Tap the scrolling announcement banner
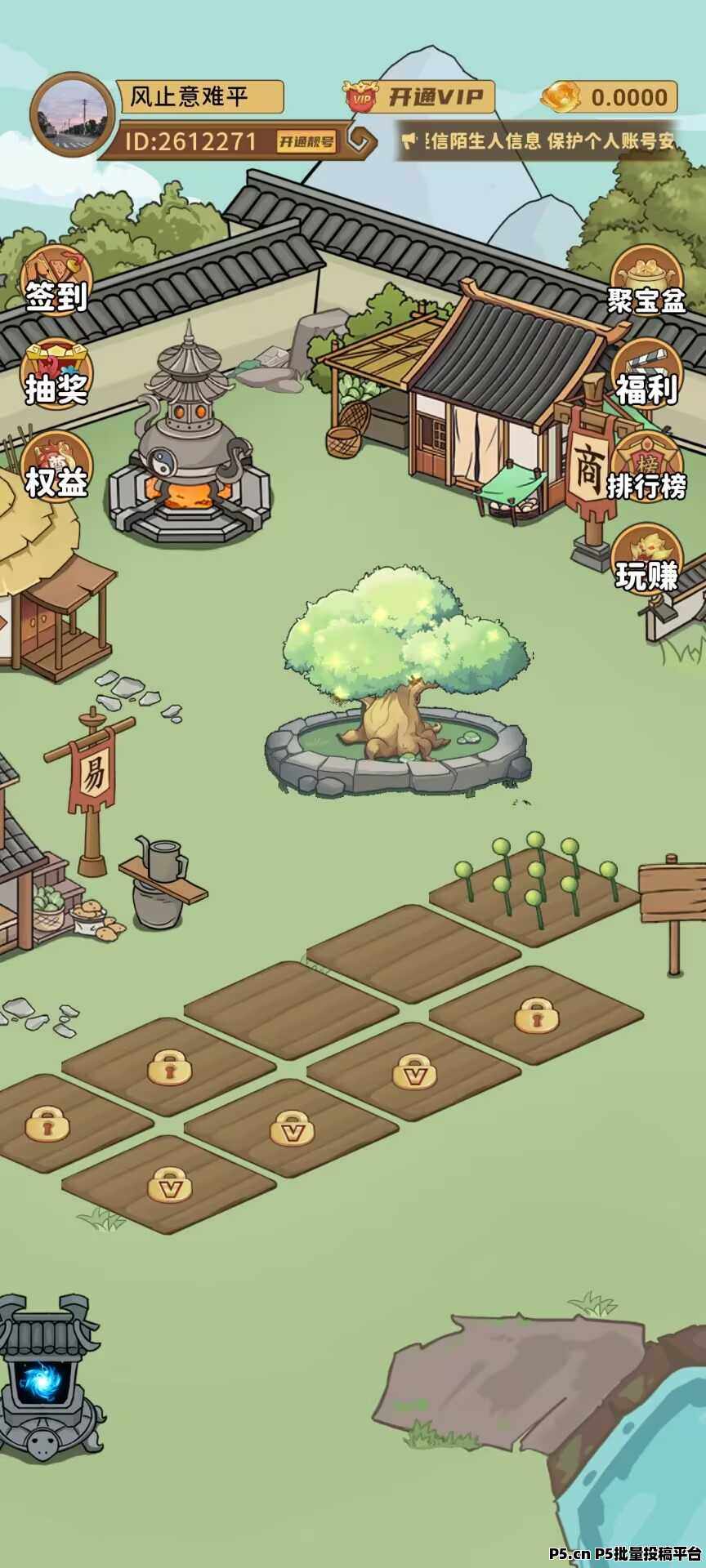Screen dimensions: 706x1568 click(x=541, y=141)
